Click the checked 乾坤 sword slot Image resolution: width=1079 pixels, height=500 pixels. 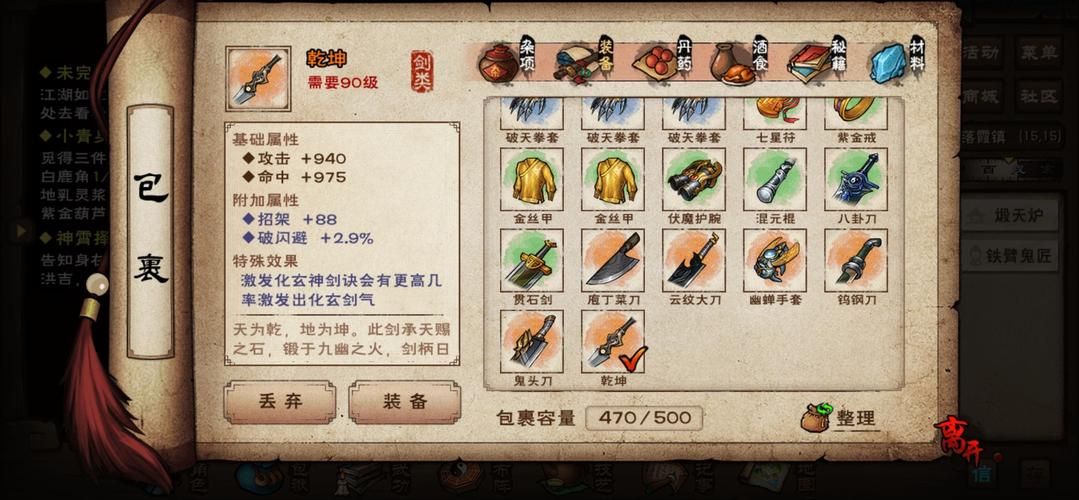point(612,341)
